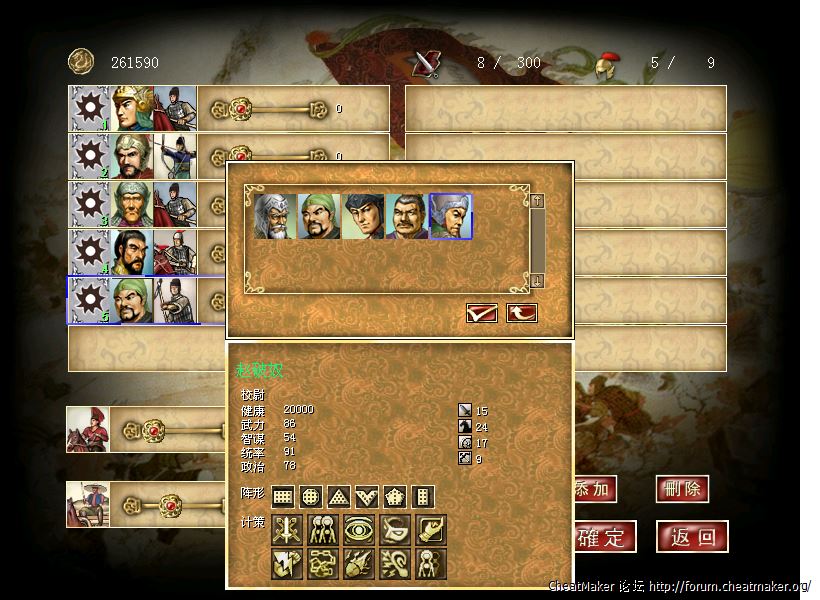Screen dimensions: 820x600
Task: Pick the mustached general in the purple robe
Action: [x=407, y=216]
